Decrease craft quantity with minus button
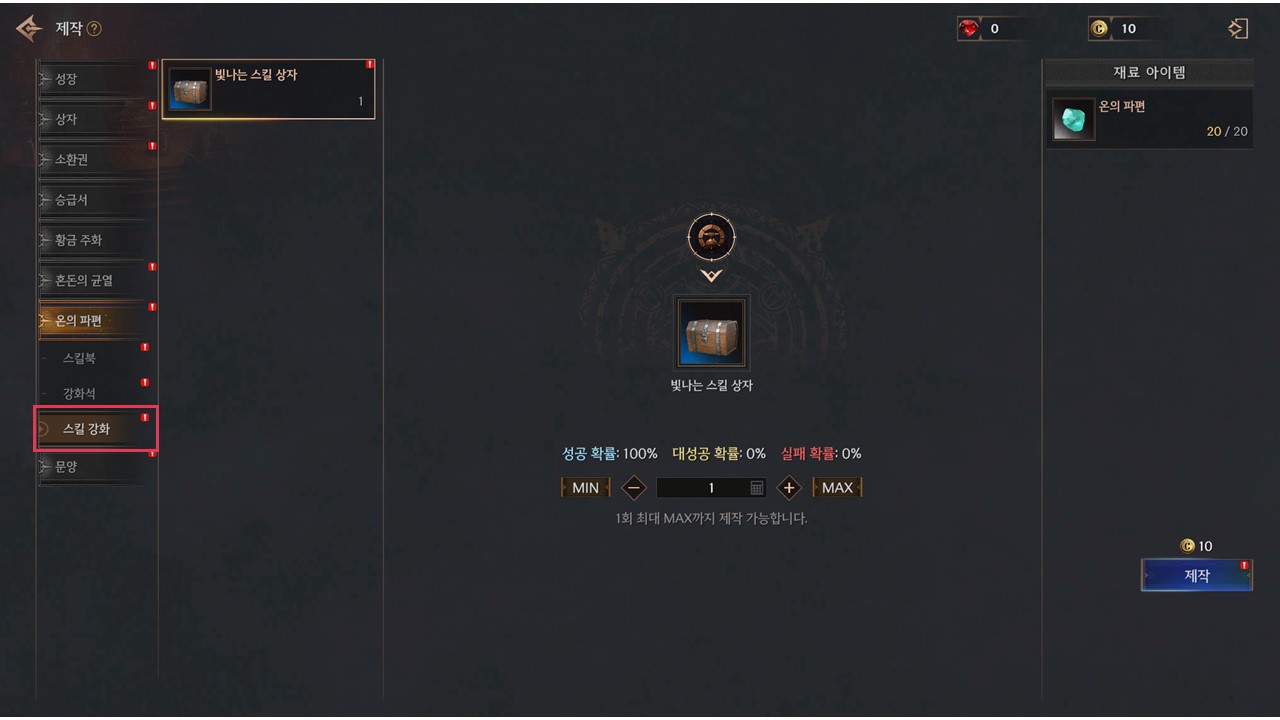The height and width of the screenshot is (720, 1280). click(x=634, y=488)
